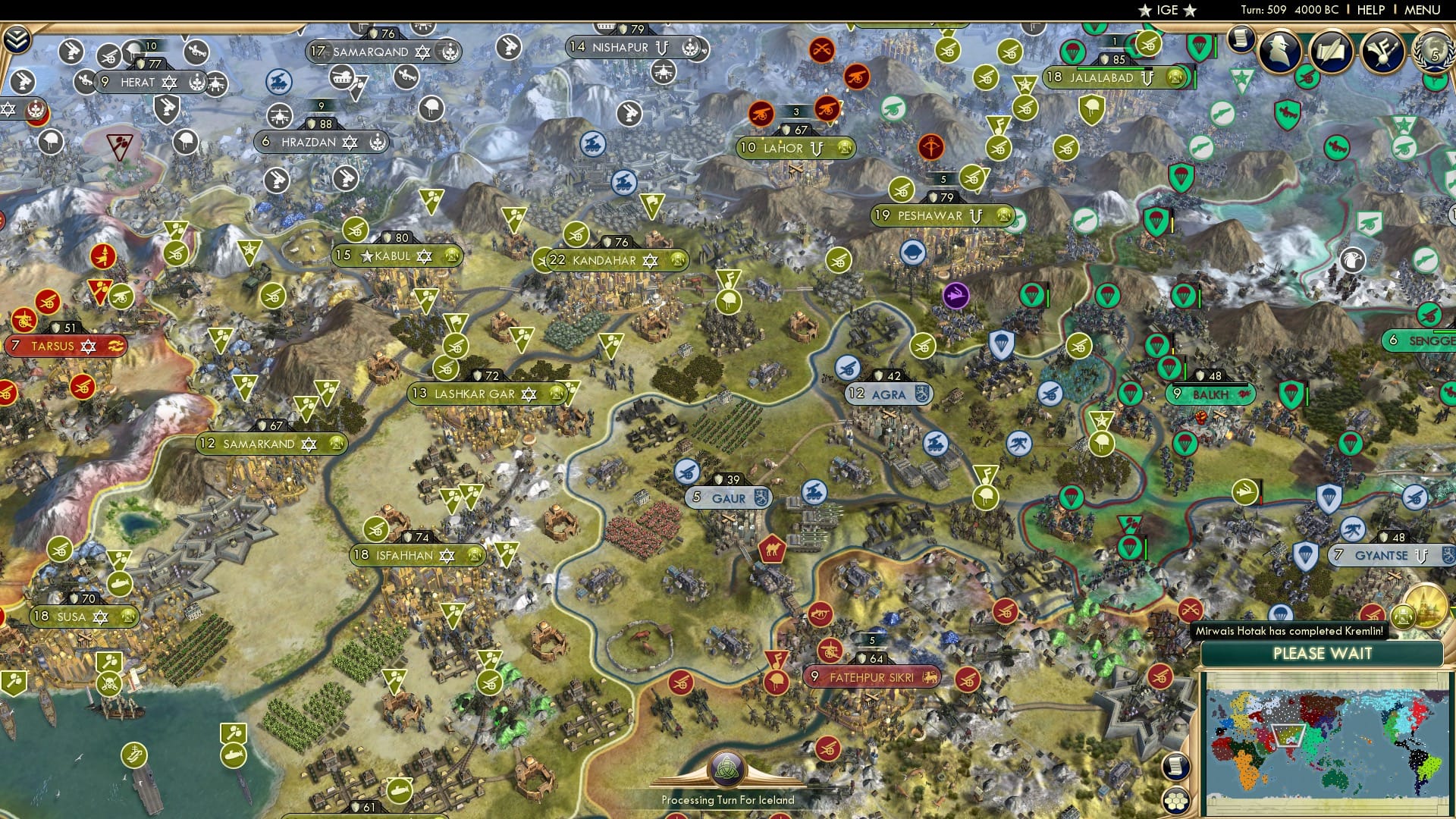This screenshot has width=1456, height=819.
Task: Open the Social Policies scroll-and-quill icon
Action: click(x=1330, y=52)
